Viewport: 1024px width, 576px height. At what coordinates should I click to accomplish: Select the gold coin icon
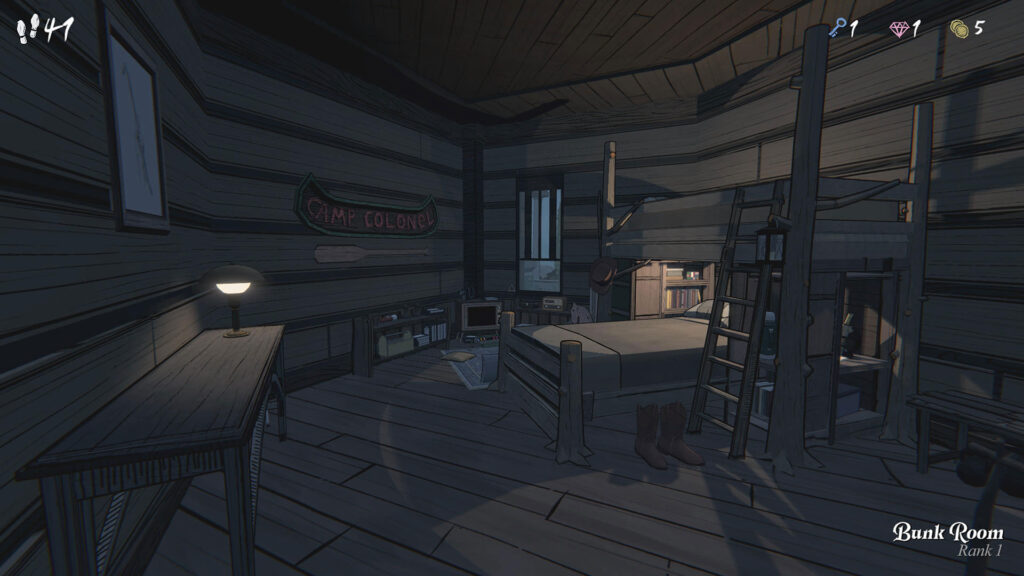coord(959,28)
